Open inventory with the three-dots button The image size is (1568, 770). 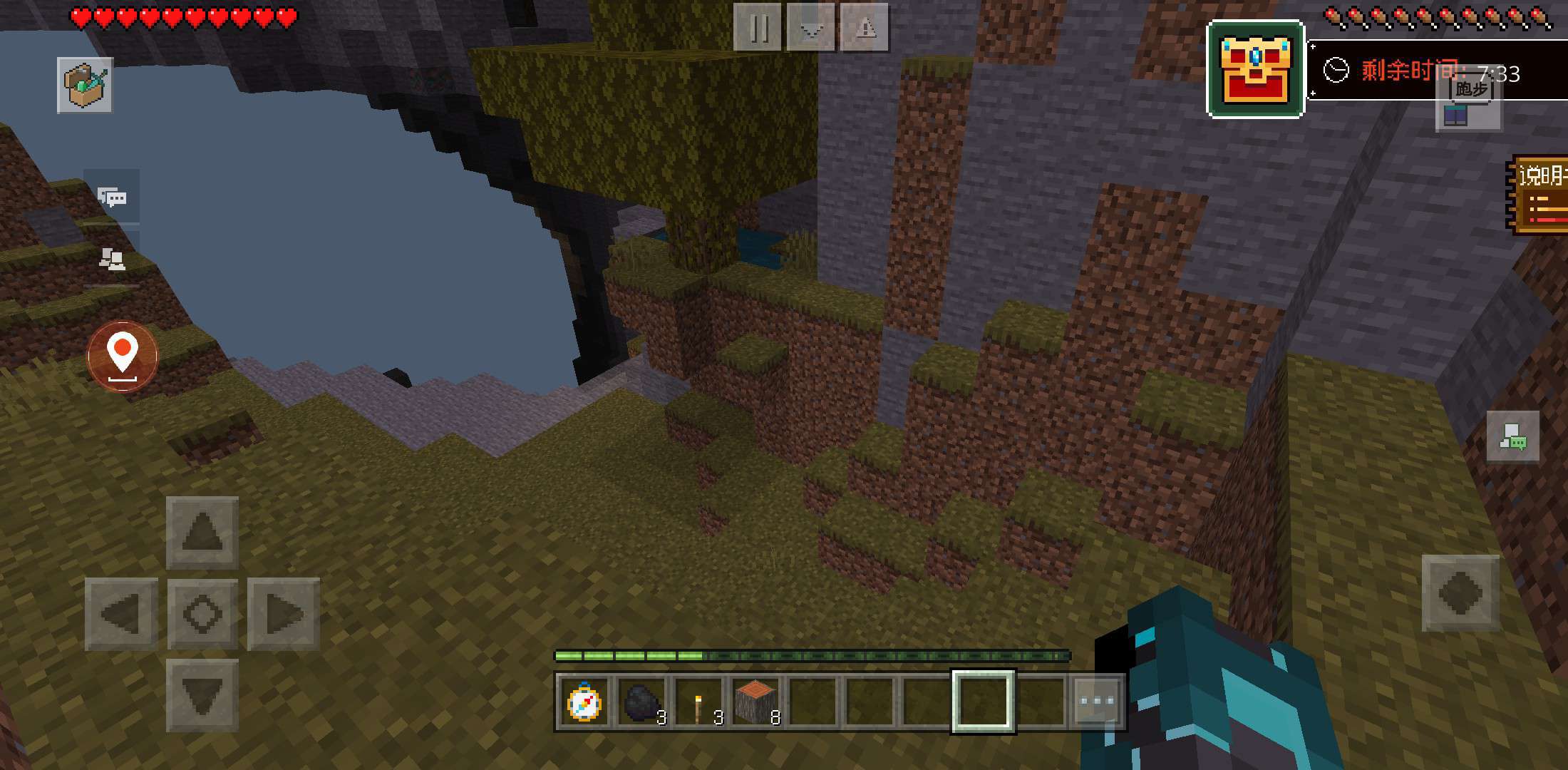pyautogui.click(x=1096, y=702)
